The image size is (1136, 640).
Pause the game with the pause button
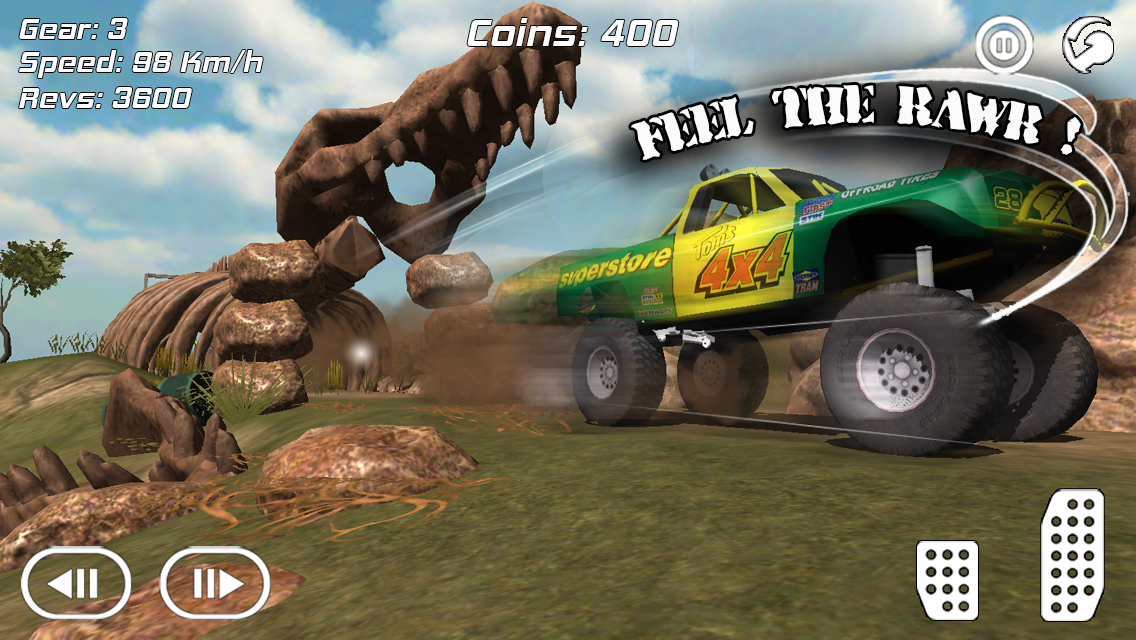(1003, 46)
